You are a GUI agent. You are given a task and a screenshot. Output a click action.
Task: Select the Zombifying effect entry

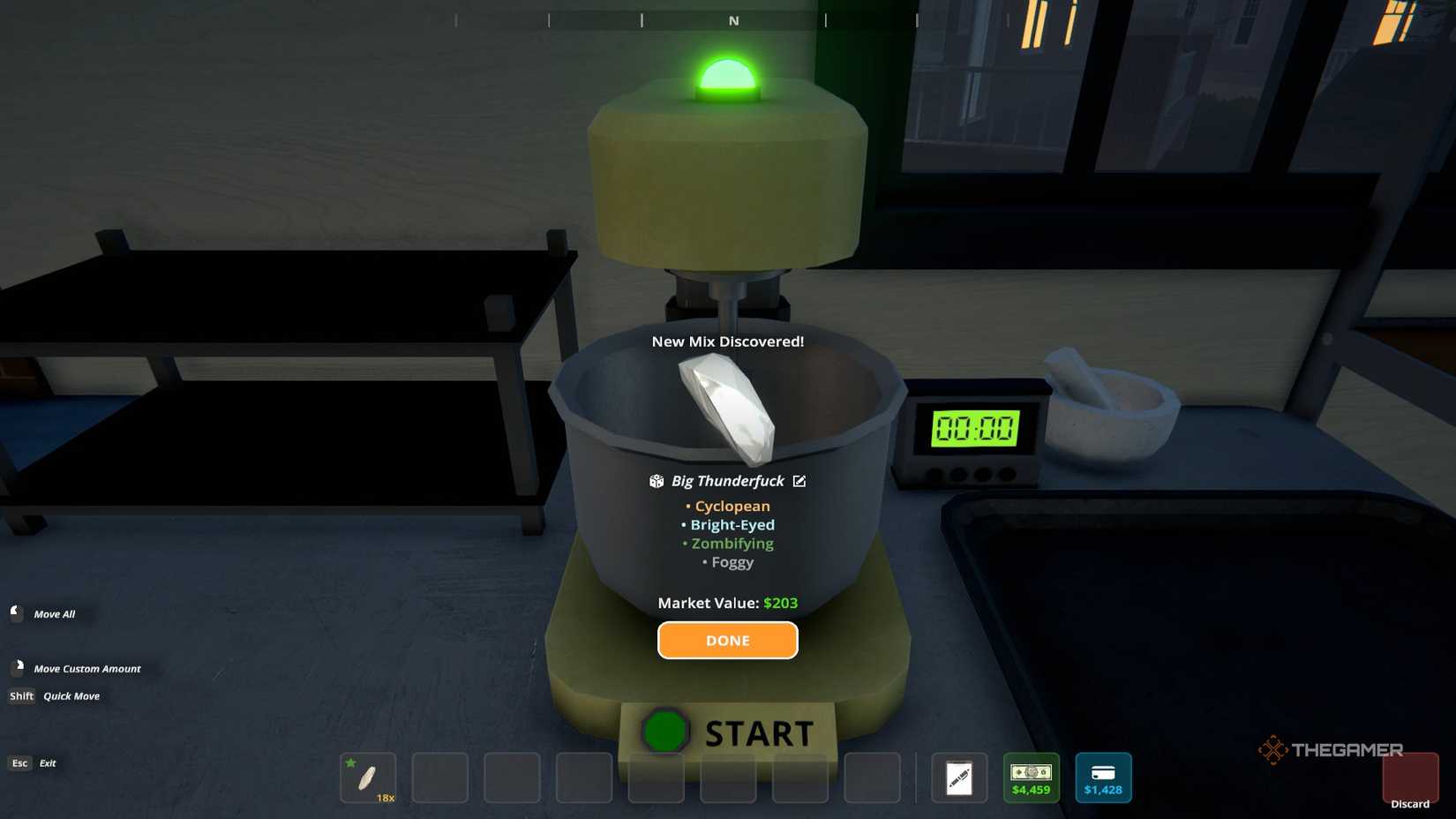pos(732,544)
